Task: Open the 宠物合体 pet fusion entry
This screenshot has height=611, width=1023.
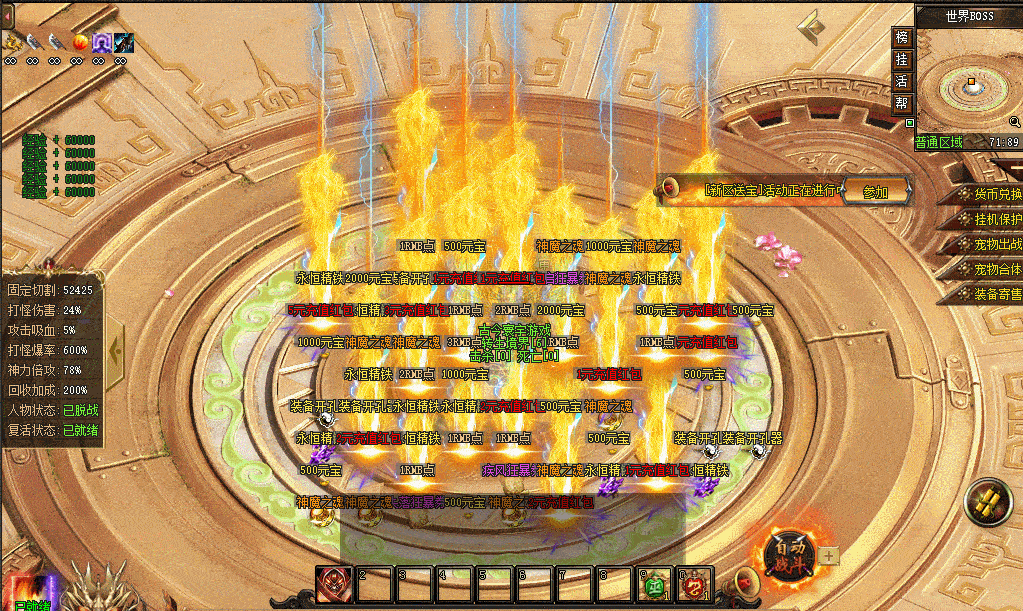Action: click(989, 269)
